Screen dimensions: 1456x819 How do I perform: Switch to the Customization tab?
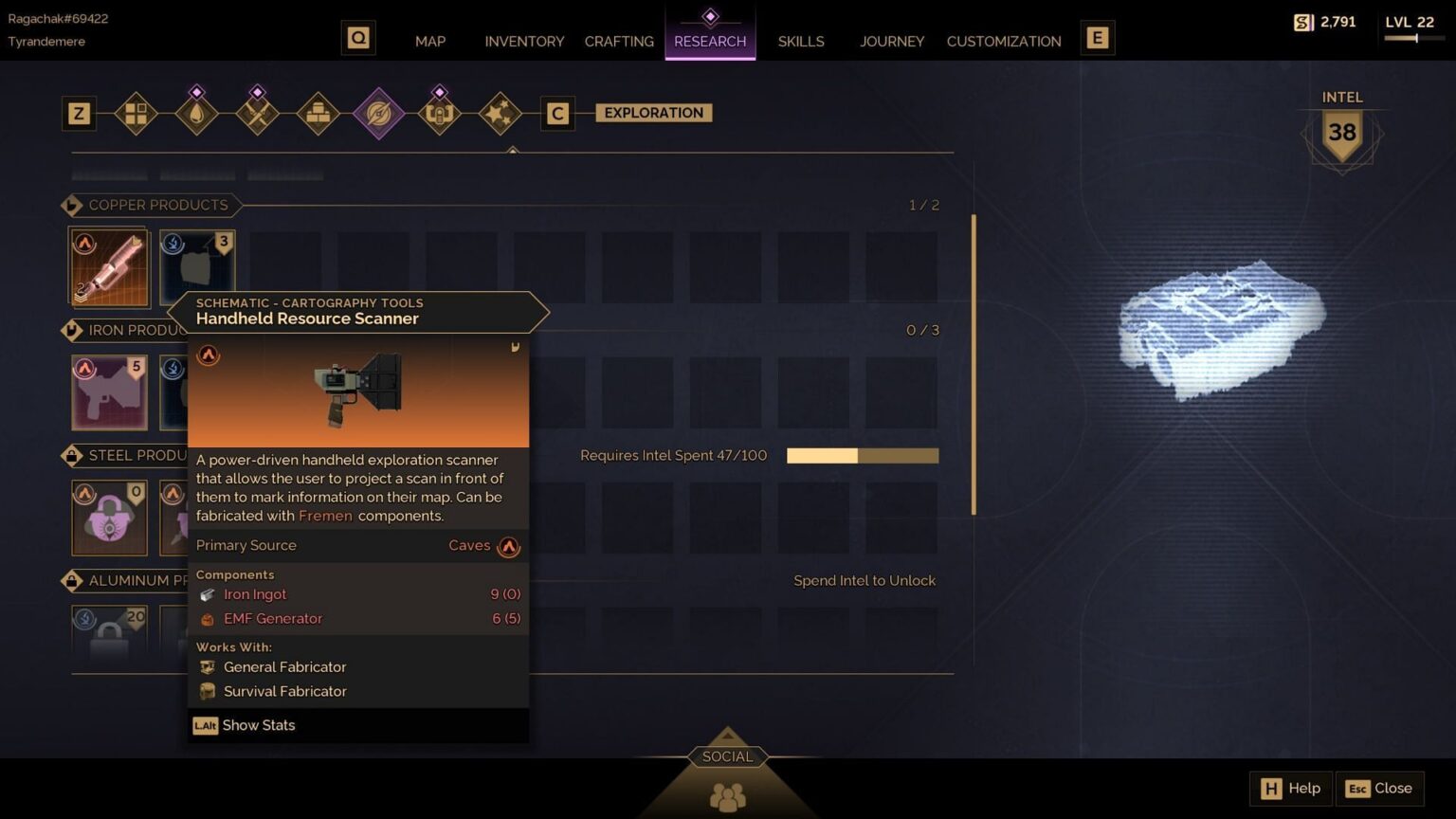[x=1004, y=41]
